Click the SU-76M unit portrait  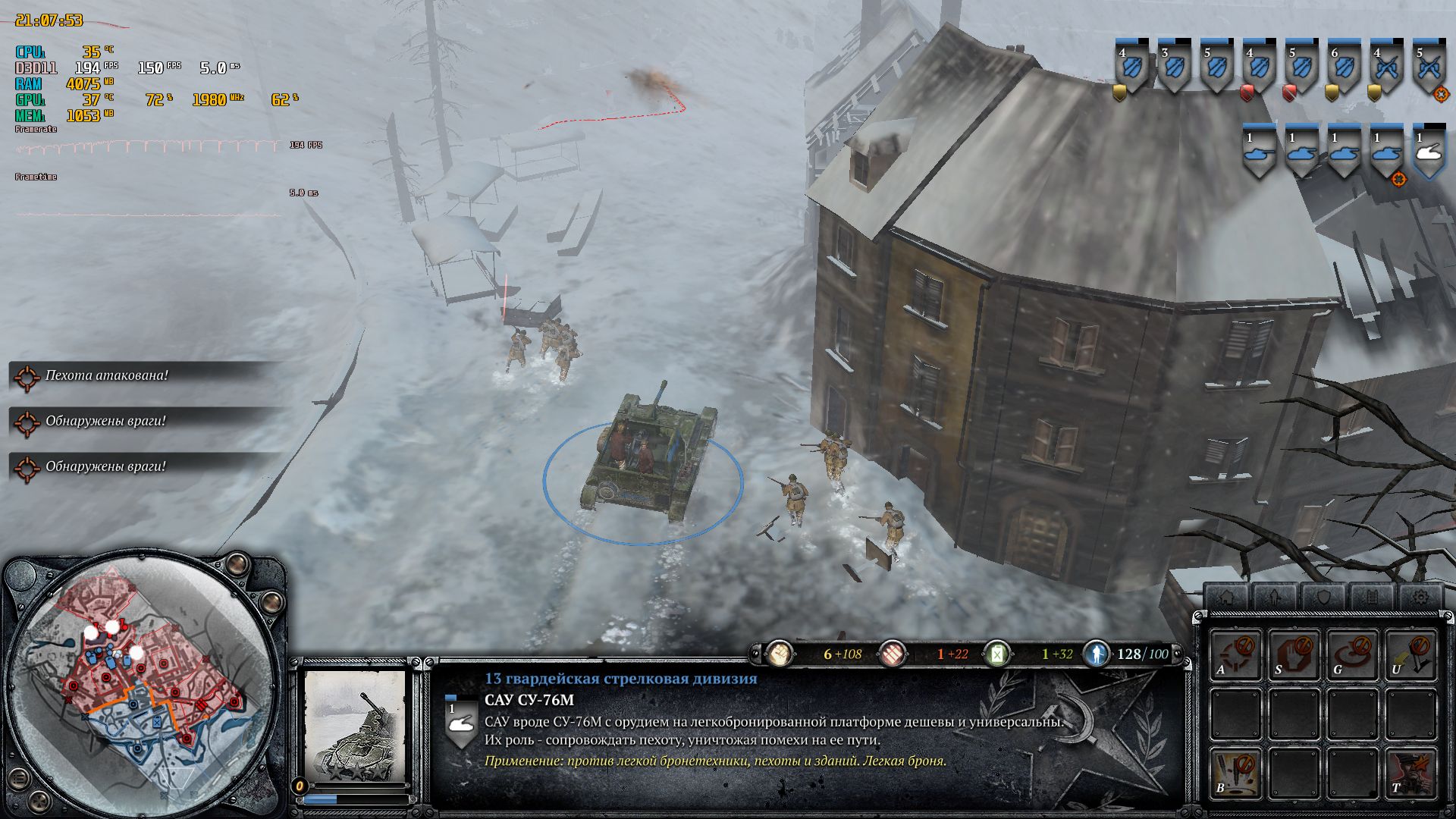click(x=355, y=726)
